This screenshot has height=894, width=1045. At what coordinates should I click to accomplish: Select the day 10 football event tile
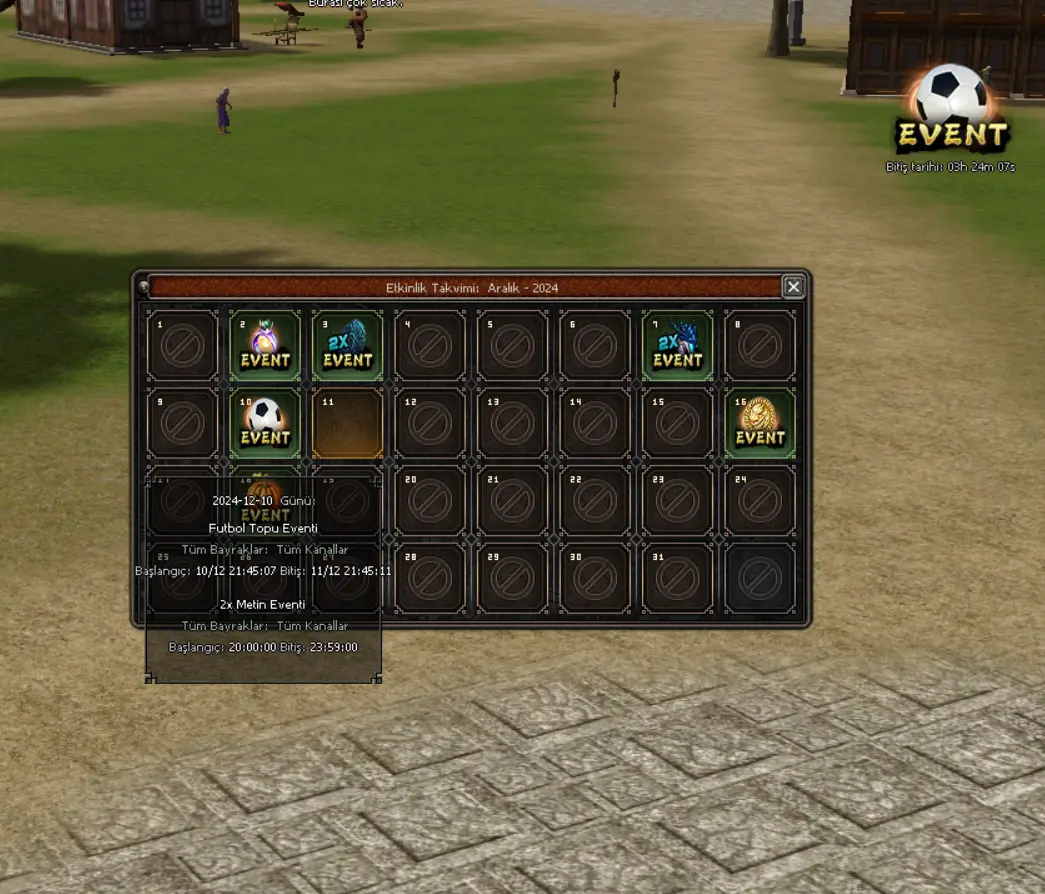click(x=265, y=423)
